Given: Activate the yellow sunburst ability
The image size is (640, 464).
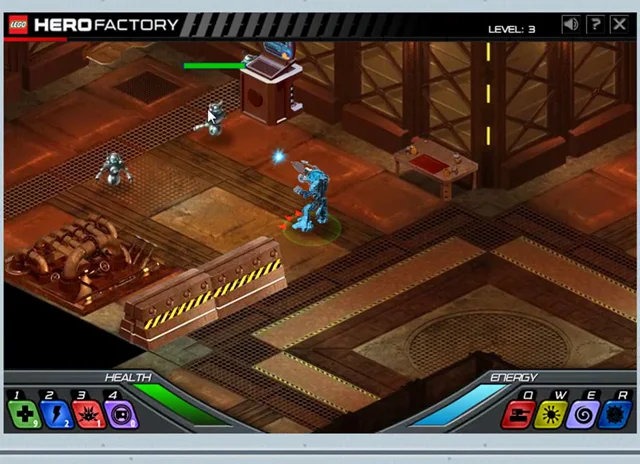Looking at the screenshot, I should pos(549,413).
